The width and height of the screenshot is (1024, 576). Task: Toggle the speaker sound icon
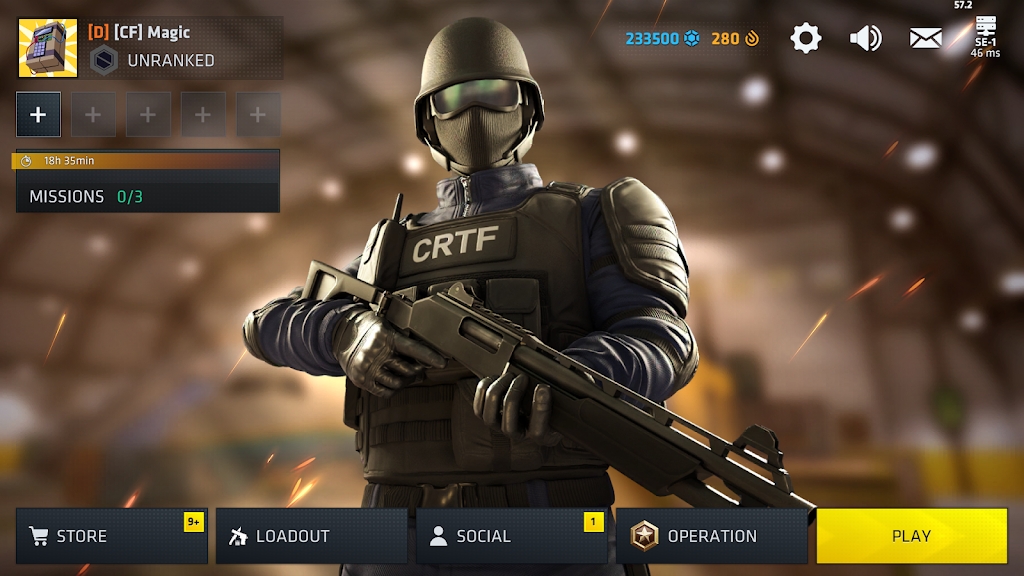pyautogui.click(x=865, y=39)
